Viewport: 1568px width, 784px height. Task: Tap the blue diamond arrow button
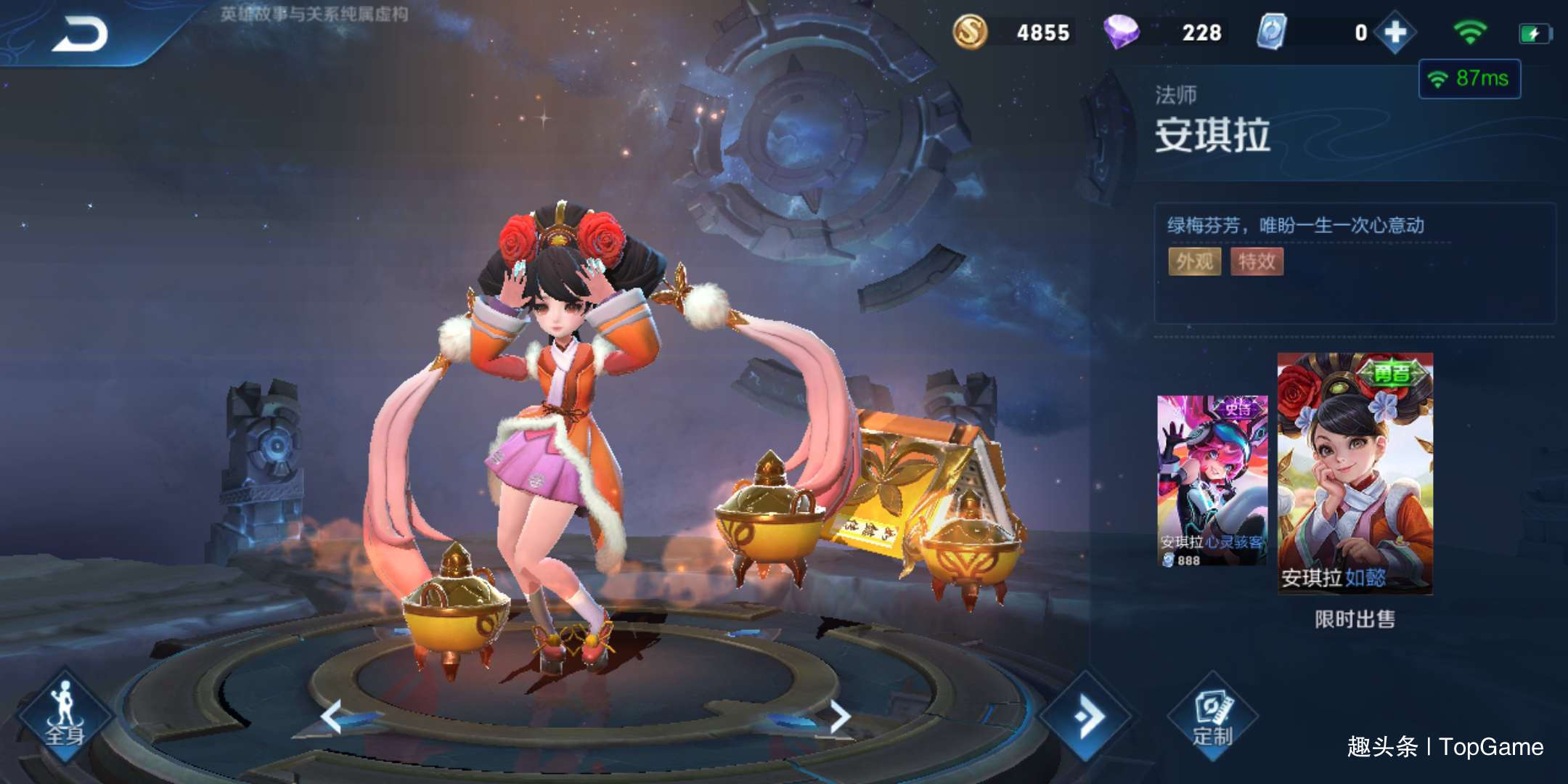coord(1086,716)
